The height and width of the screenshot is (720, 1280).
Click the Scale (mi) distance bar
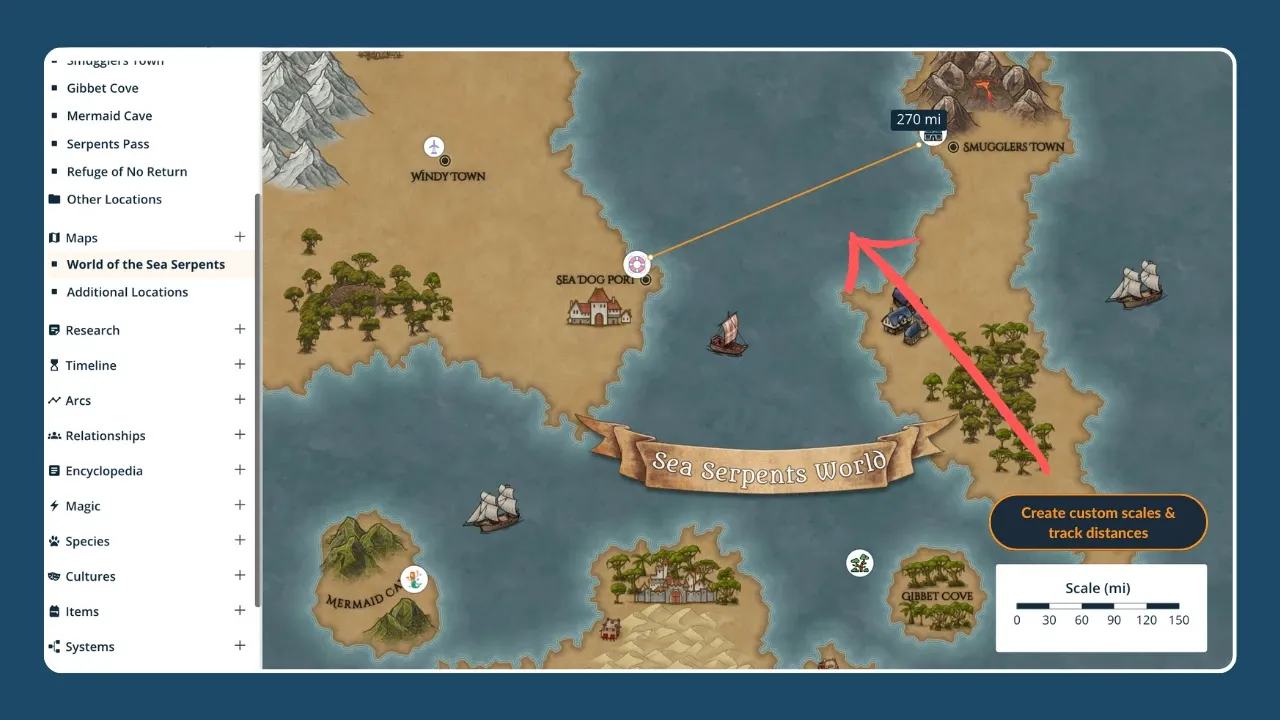click(x=1098, y=605)
